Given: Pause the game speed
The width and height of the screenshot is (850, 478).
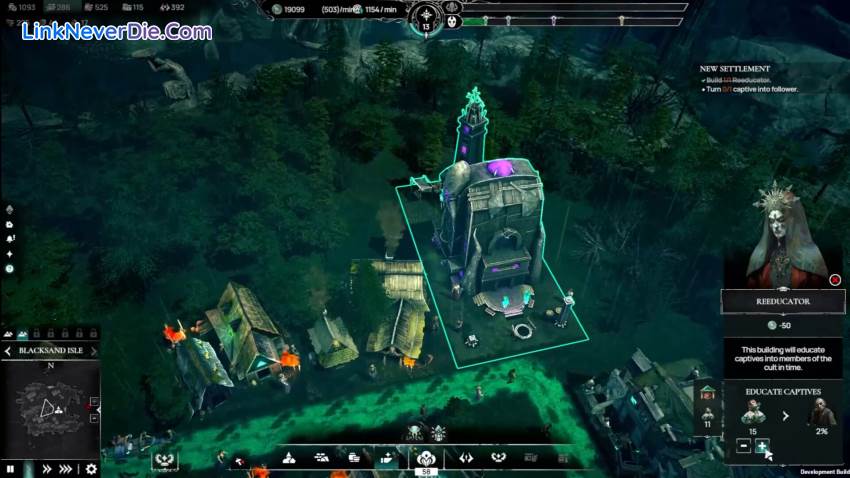Looking at the screenshot, I should (x=11, y=468).
